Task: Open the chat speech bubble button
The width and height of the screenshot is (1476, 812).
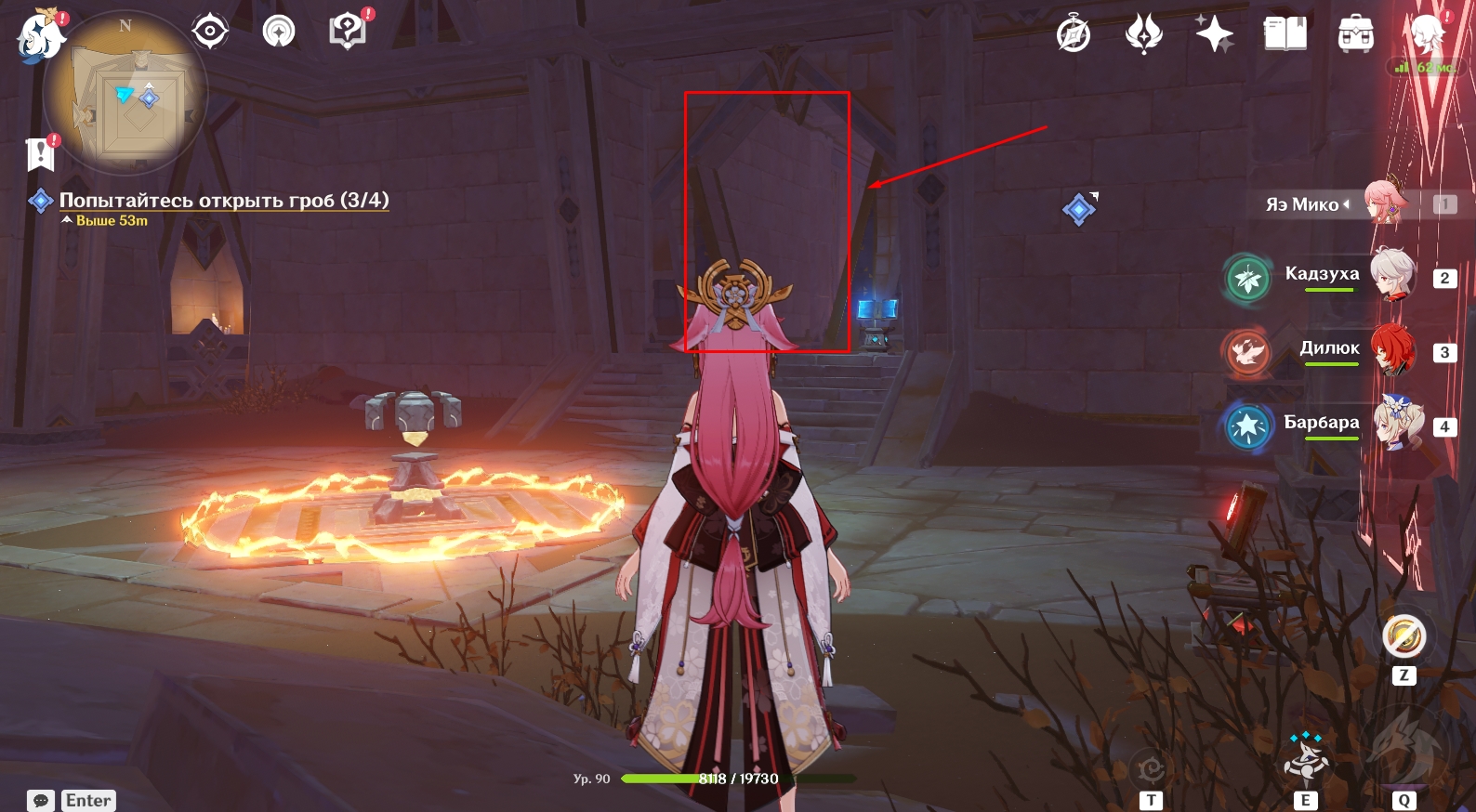Action: [41, 800]
